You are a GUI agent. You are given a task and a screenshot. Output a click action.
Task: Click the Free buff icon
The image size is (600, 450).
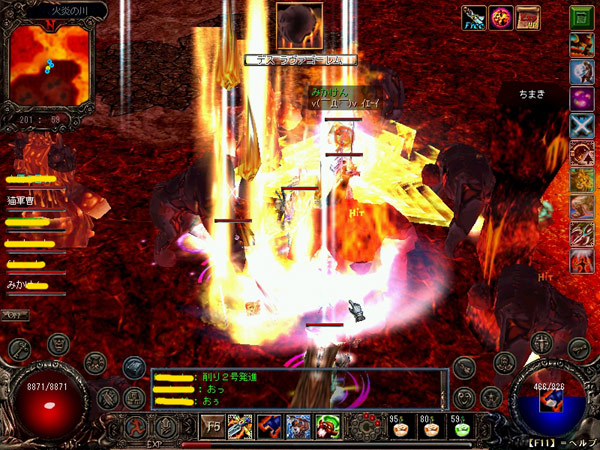coord(473,18)
